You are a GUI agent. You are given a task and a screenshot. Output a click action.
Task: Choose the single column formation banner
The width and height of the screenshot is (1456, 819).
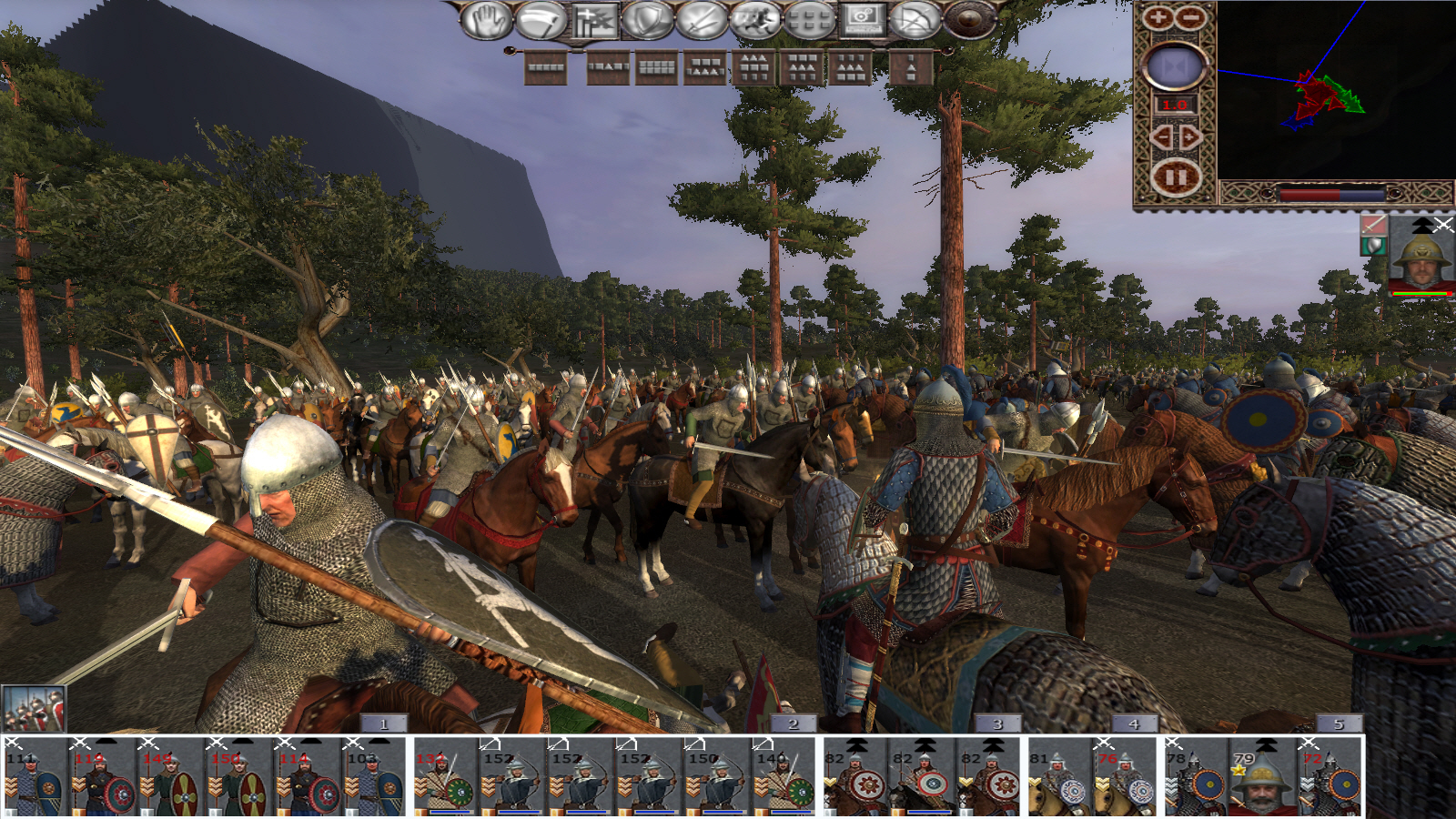click(911, 67)
